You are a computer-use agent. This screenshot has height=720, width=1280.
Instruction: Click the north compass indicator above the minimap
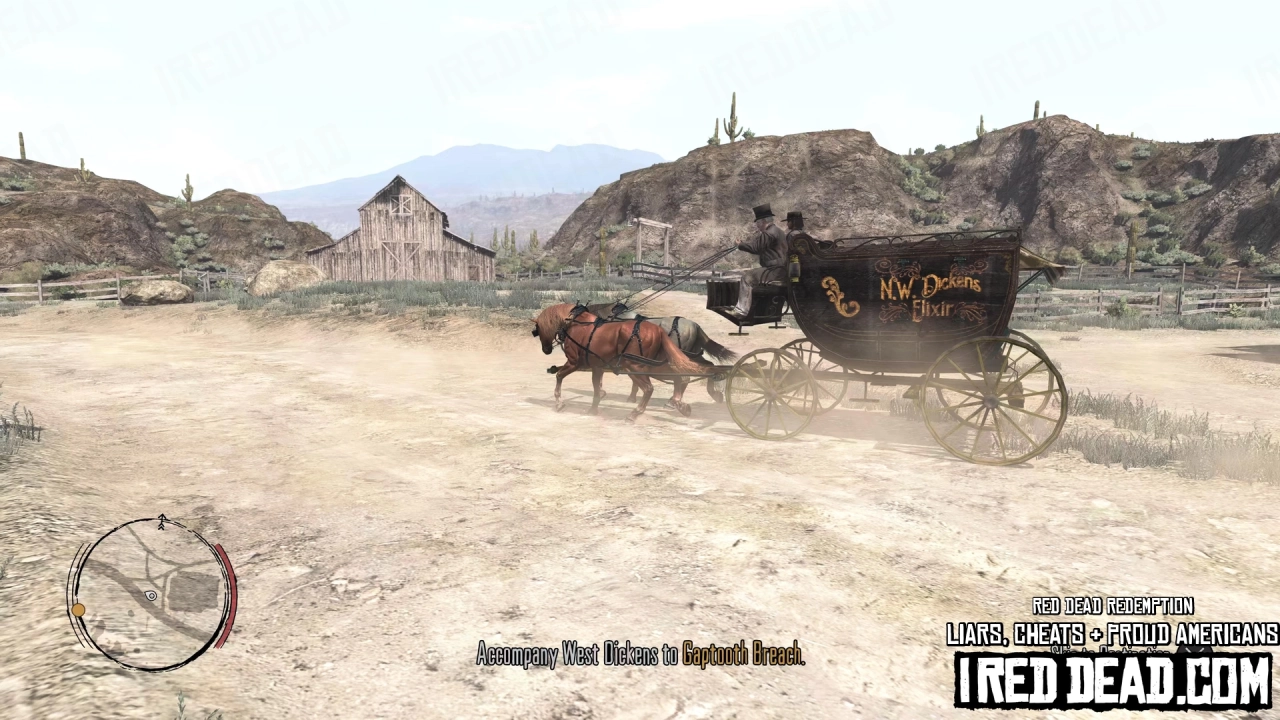coord(162,521)
